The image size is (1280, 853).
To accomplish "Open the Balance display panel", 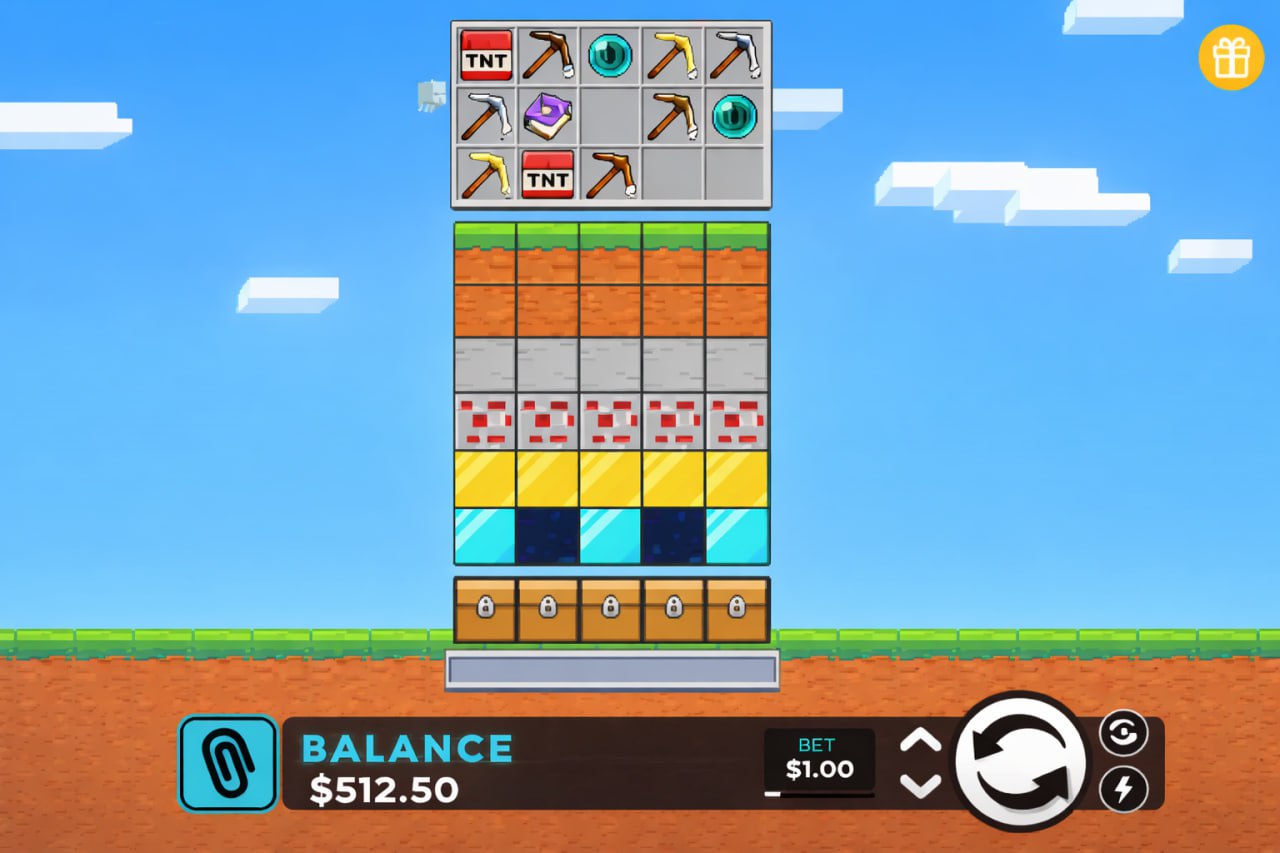I will point(405,763).
